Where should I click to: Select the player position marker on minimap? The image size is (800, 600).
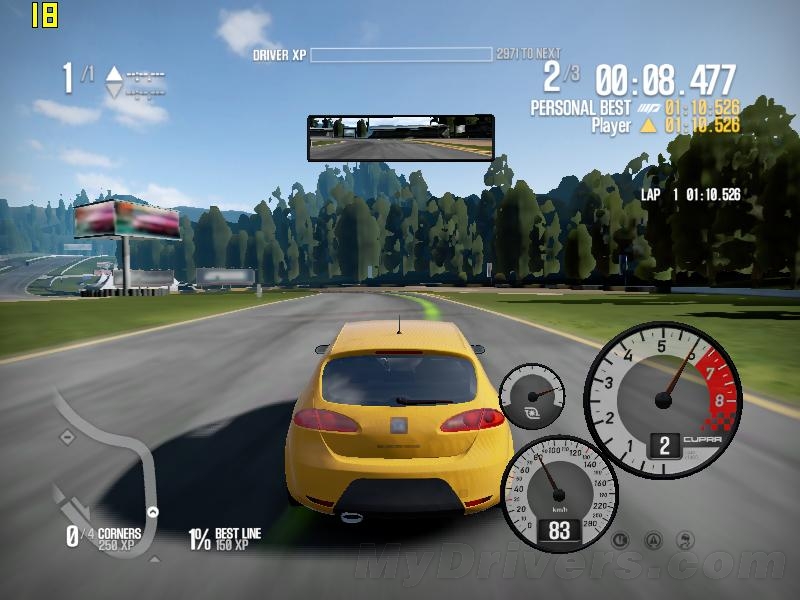[153, 512]
